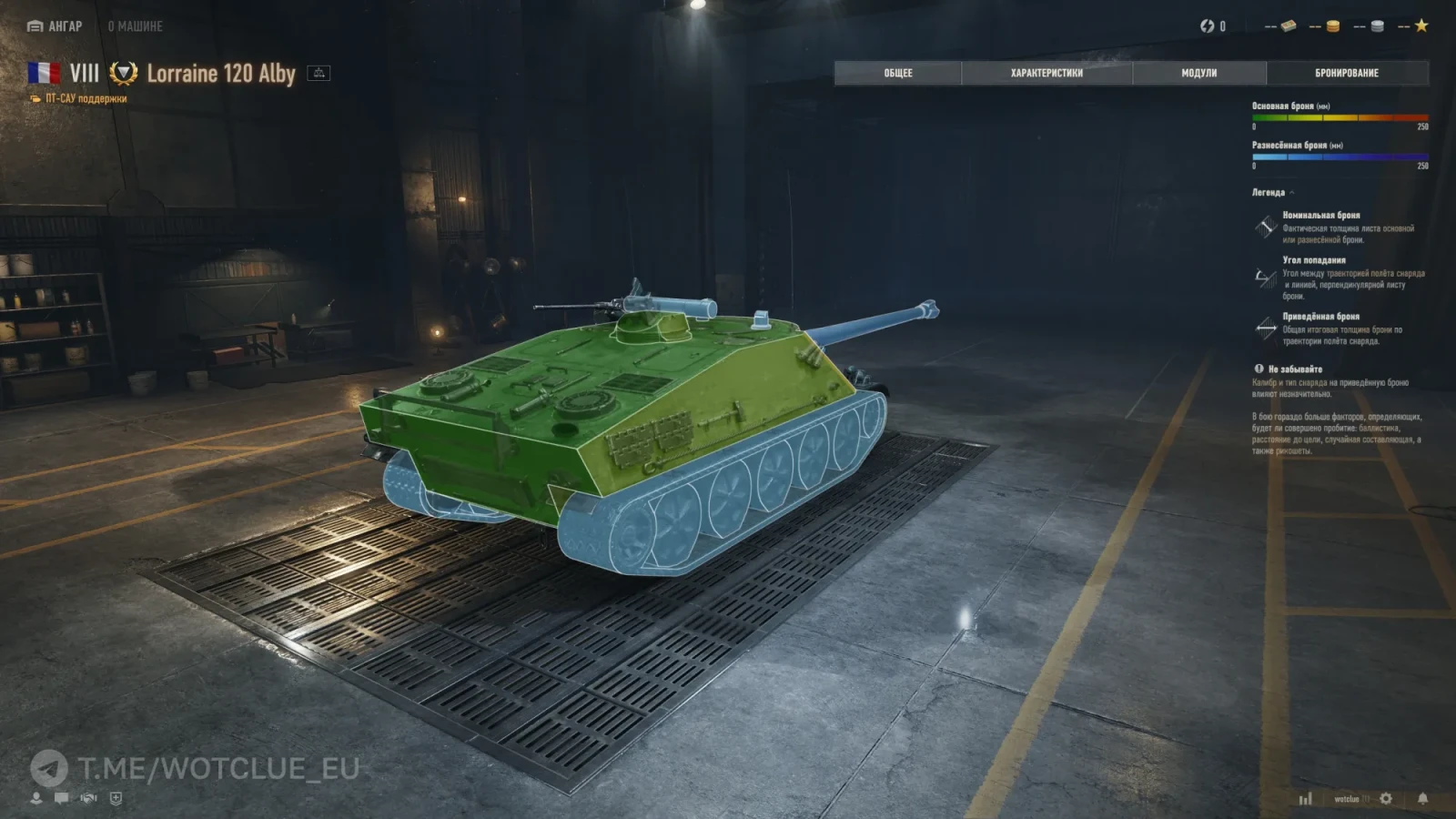Open the signal bars server status icon
This screenshot has height=819, width=1456.
tap(1306, 799)
